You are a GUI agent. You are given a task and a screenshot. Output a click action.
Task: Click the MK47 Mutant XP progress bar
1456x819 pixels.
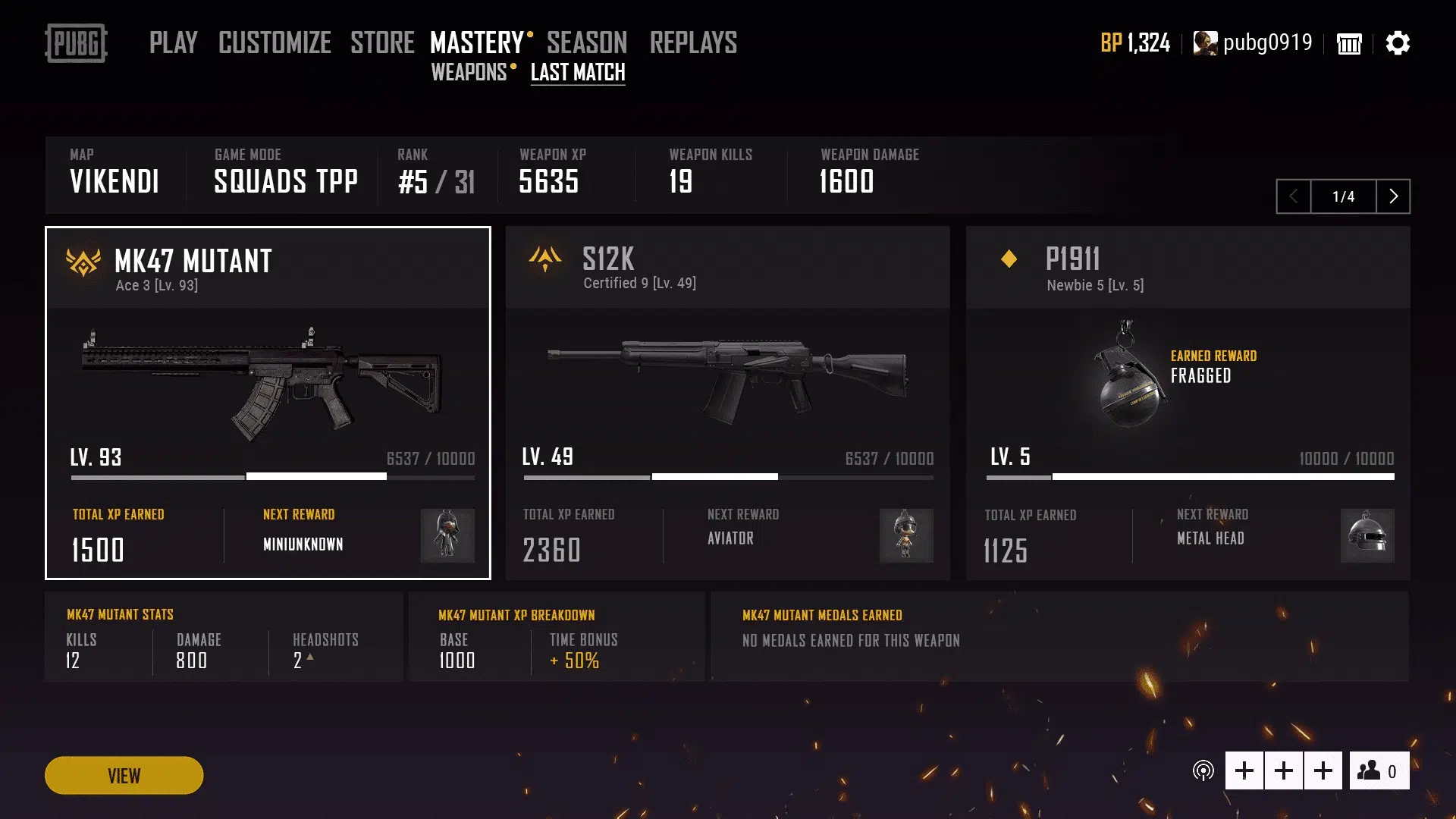pyautogui.click(x=271, y=477)
